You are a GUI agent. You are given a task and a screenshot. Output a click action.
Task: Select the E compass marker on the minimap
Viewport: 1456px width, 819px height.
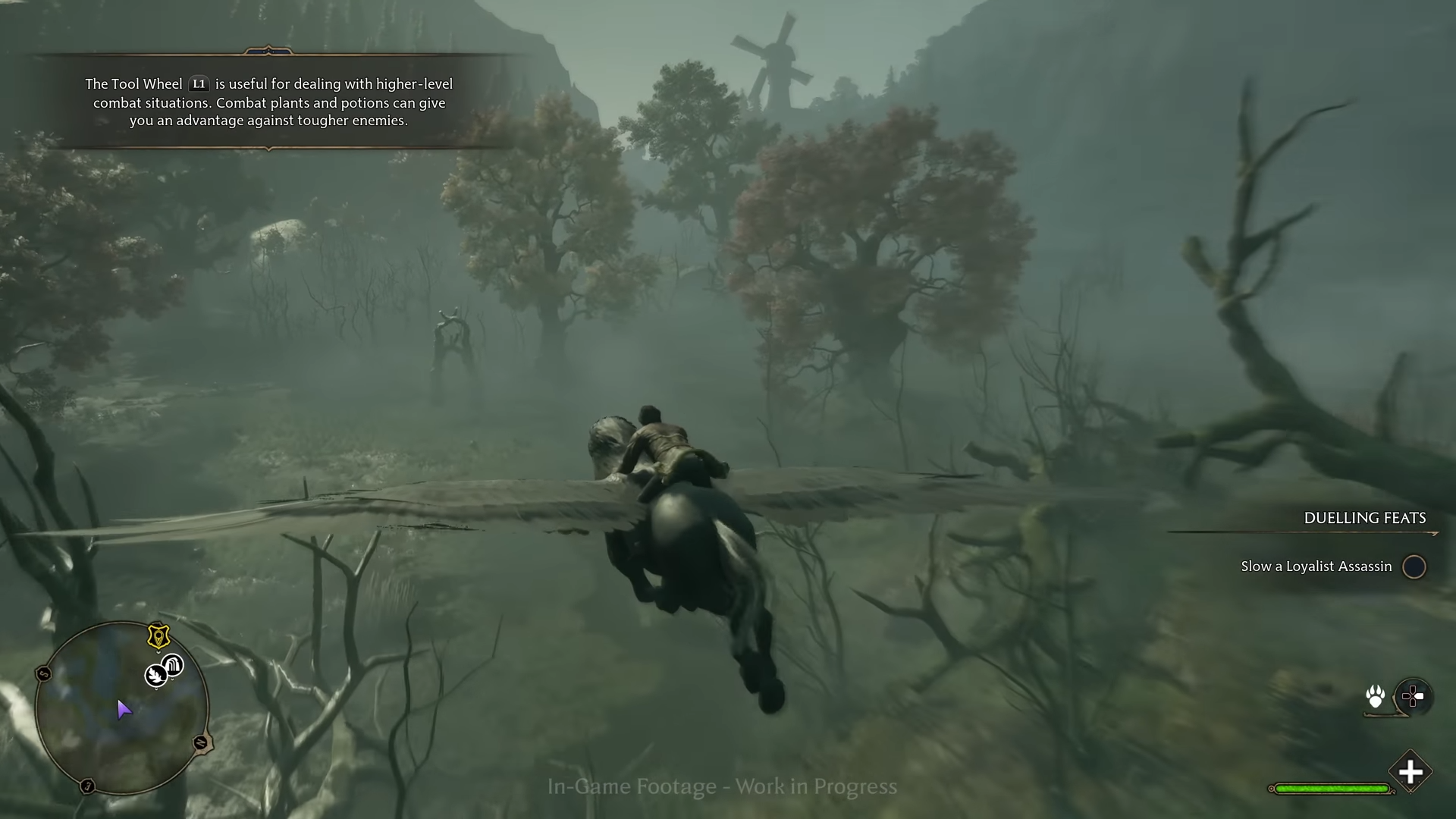coord(88,785)
